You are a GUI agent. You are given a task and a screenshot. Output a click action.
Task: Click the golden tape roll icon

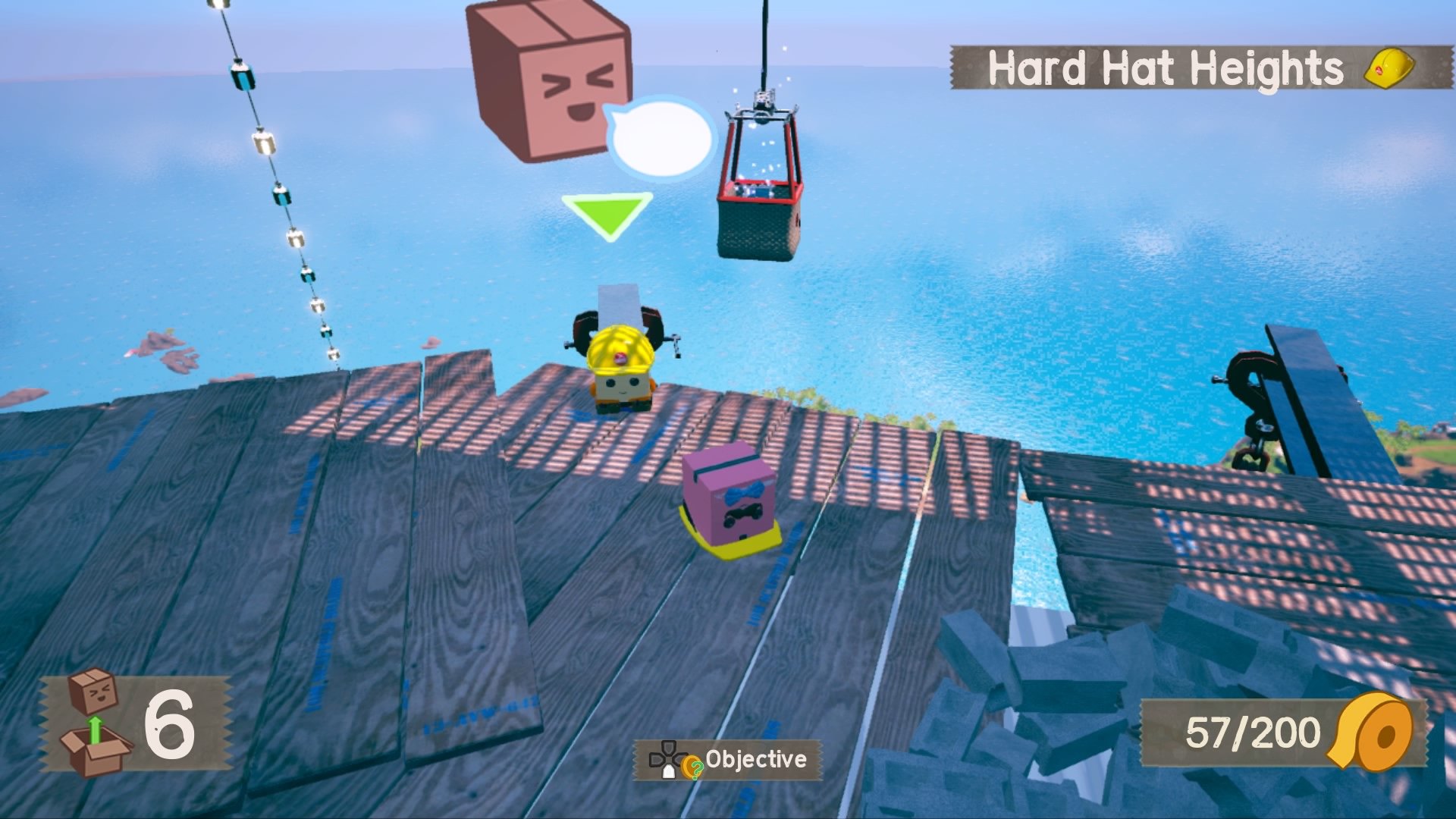point(1374,733)
